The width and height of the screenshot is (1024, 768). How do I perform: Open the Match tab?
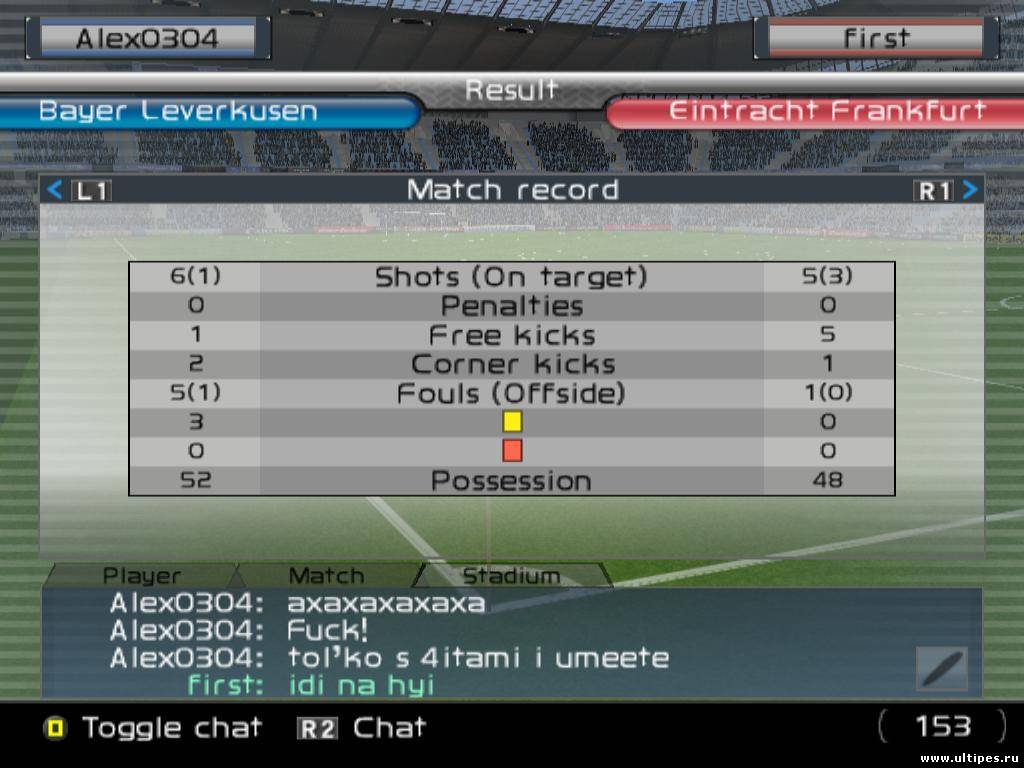(326, 576)
